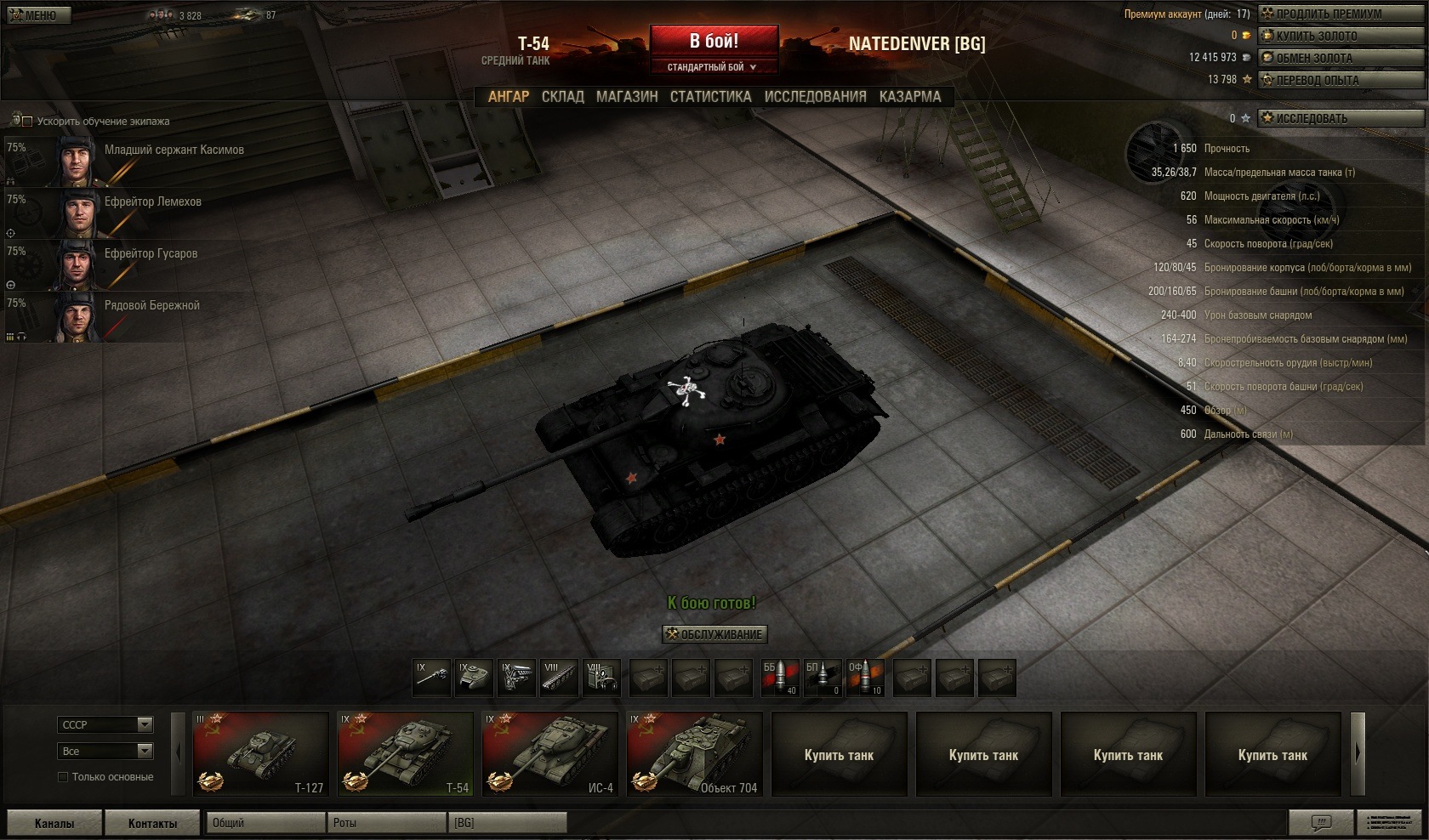Open the Казарма tab
The width and height of the screenshot is (1429, 840).
coord(910,97)
